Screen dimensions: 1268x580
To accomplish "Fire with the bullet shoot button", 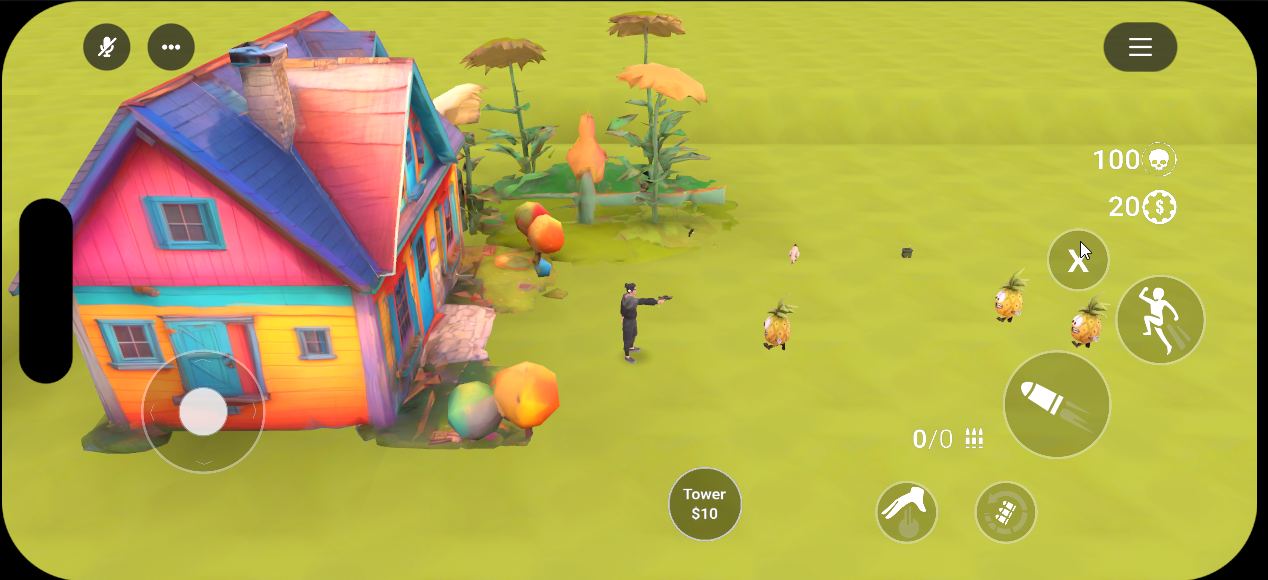I will click(1056, 405).
